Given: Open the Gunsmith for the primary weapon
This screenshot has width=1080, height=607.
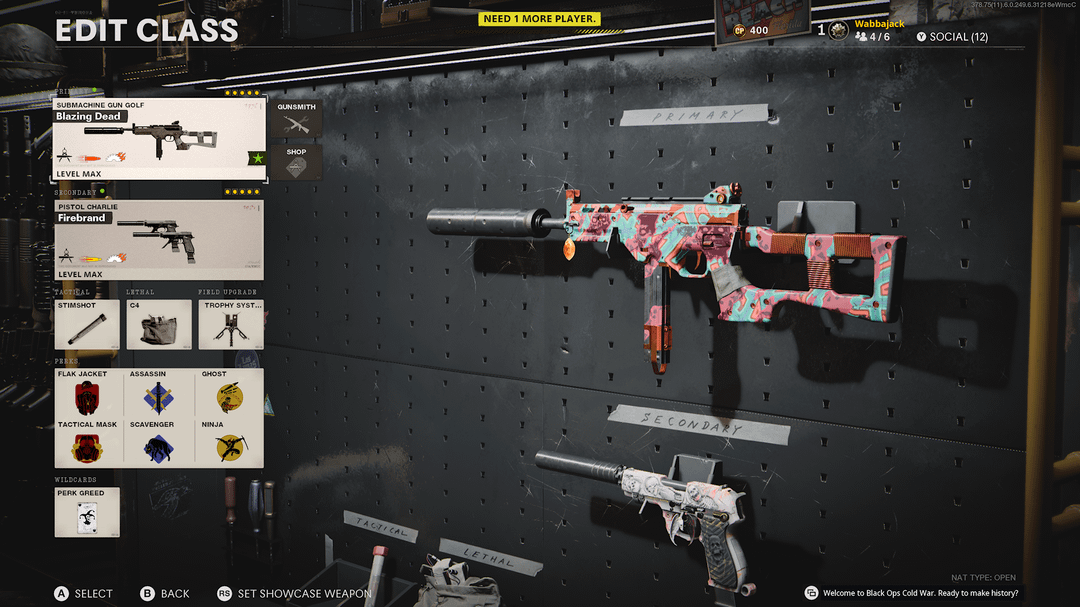Looking at the screenshot, I should [x=296, y=119].
